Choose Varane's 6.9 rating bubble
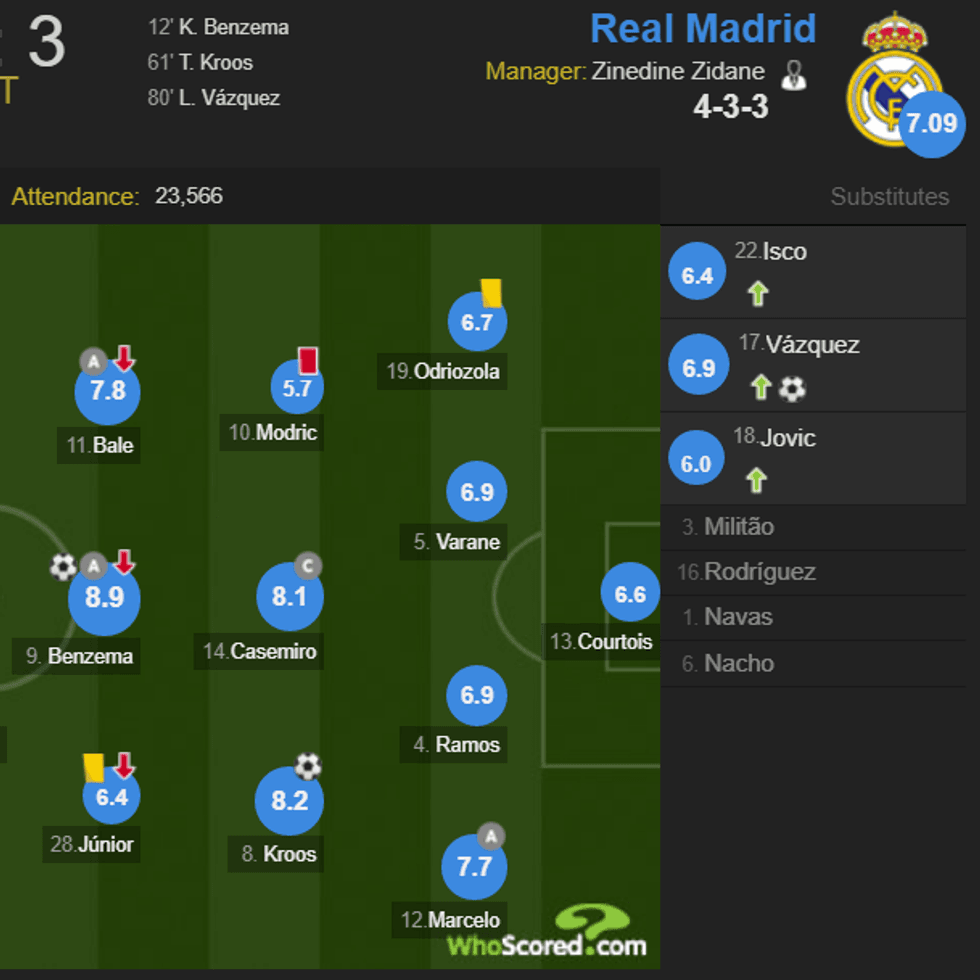The width and height of the screenshot is (980, 980). pos(477,492)
